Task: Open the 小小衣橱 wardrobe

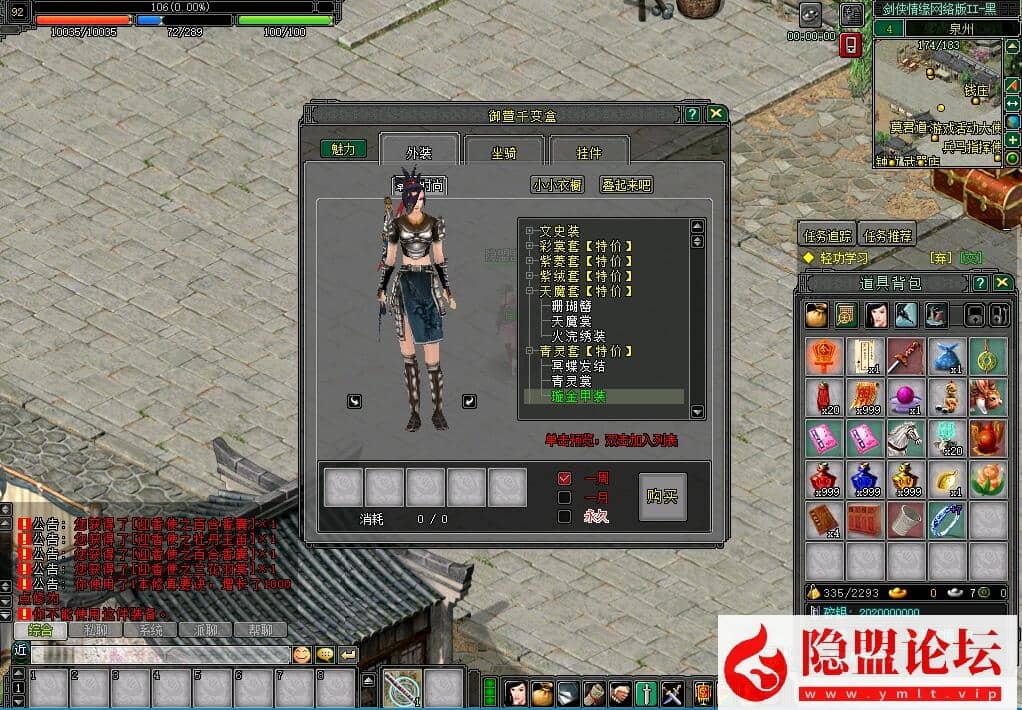Action: 557,185
